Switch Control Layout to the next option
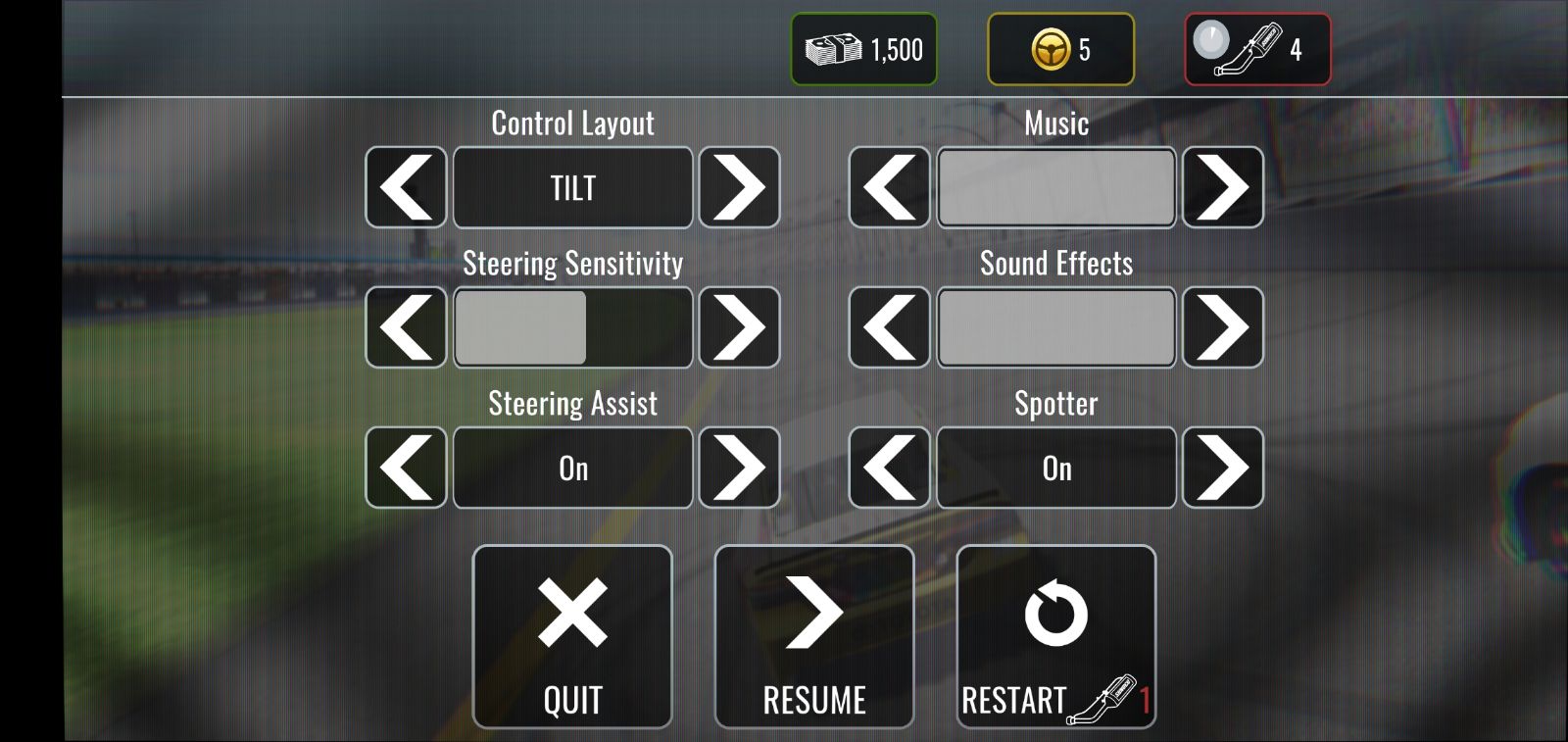This screenshot has width=1568, height=742. click(x=739, y=187)
